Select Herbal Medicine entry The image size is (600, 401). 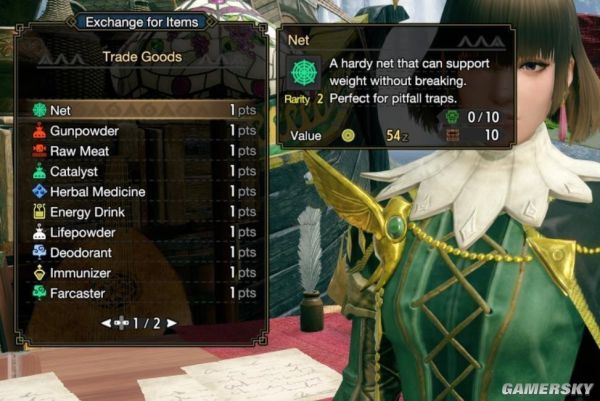pyautogui.click(x=140, y=192)
